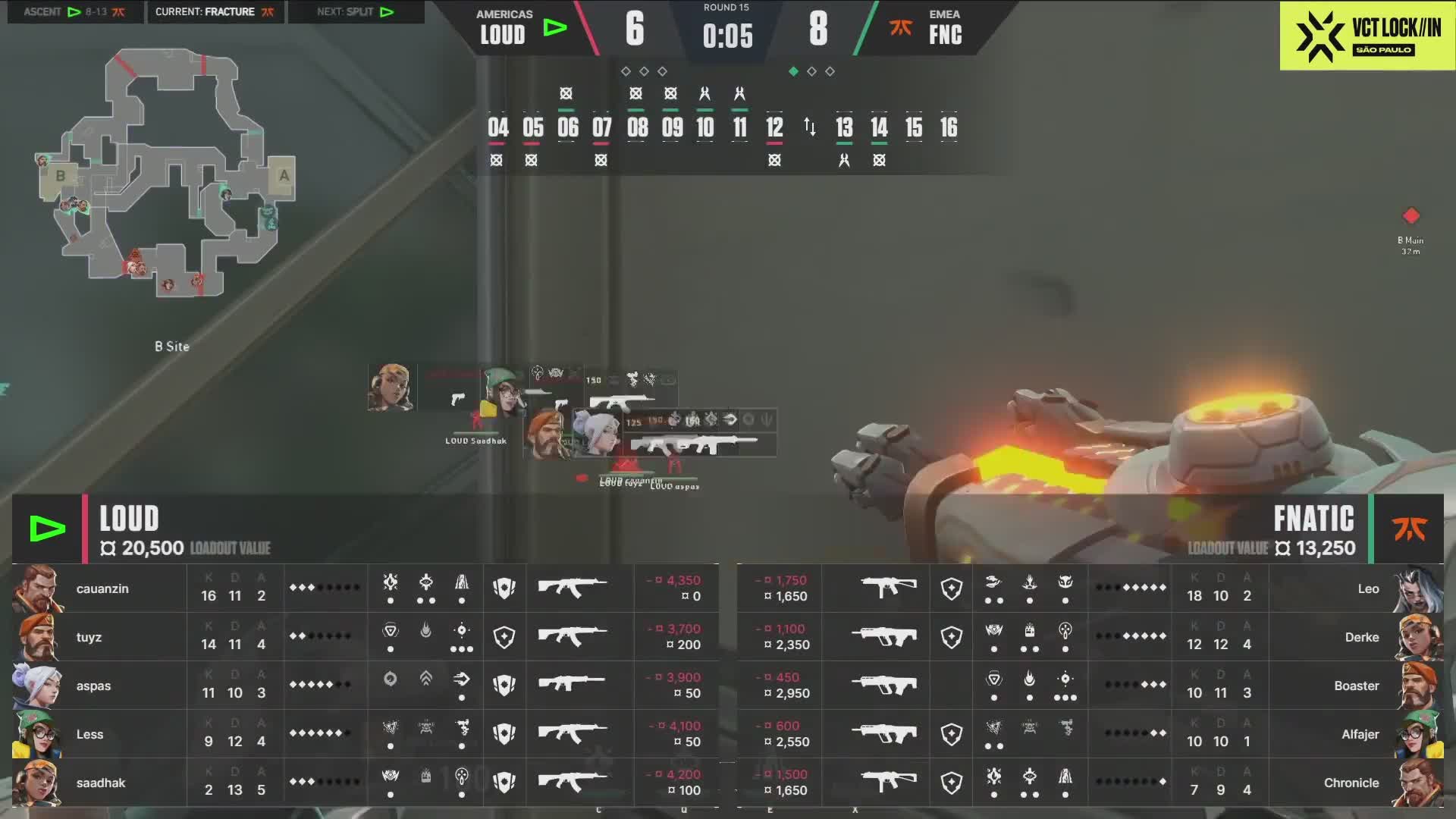Click the minimap in the top-left corner
This screenshot has width=1456, height=819.
tap(167, 174)
